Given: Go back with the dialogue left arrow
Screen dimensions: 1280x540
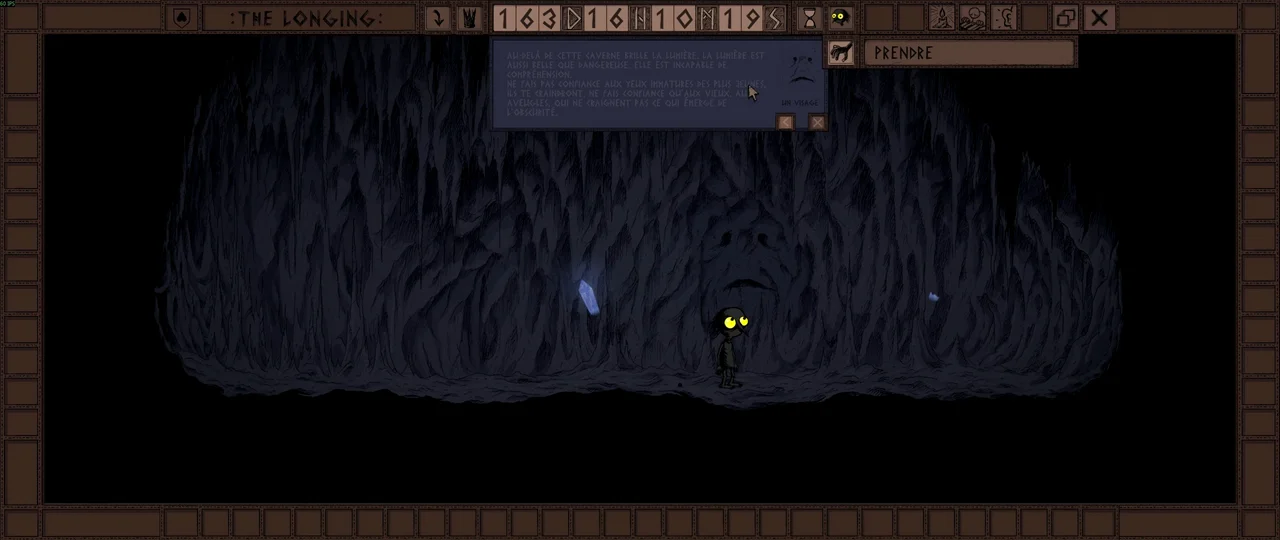Looking at the screenshot, I should (786, 122).
